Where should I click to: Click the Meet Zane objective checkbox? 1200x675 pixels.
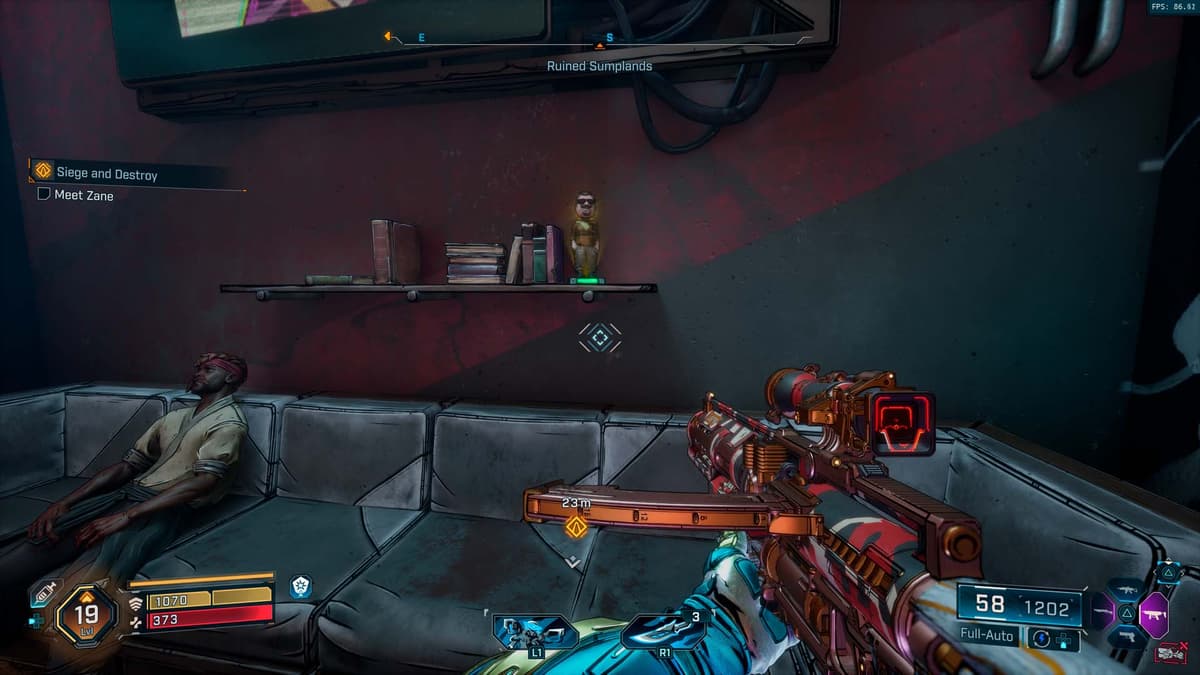[44, 195]
